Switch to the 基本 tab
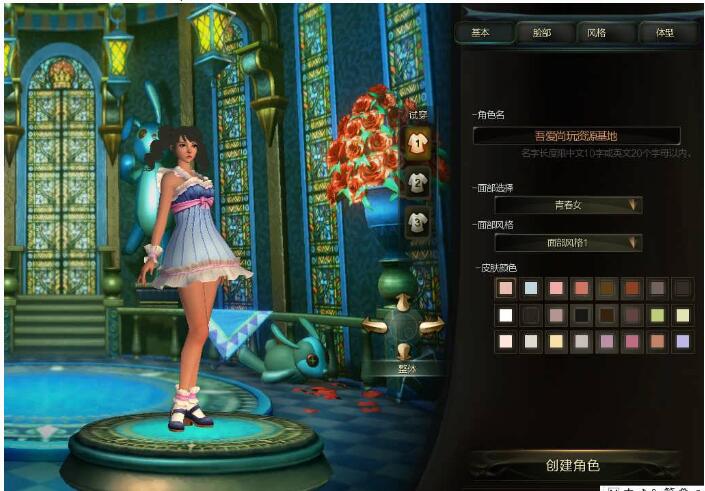 [x=481, y=32]
